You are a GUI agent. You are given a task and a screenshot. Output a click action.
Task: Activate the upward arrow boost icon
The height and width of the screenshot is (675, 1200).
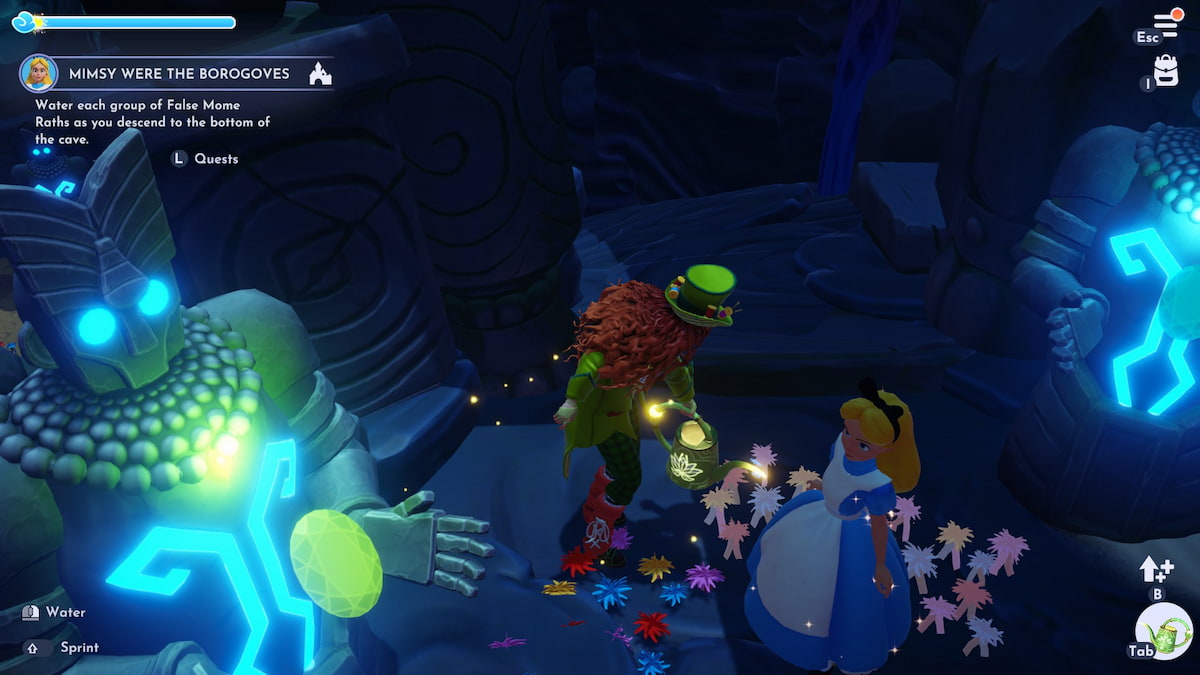click(1156, 570)
